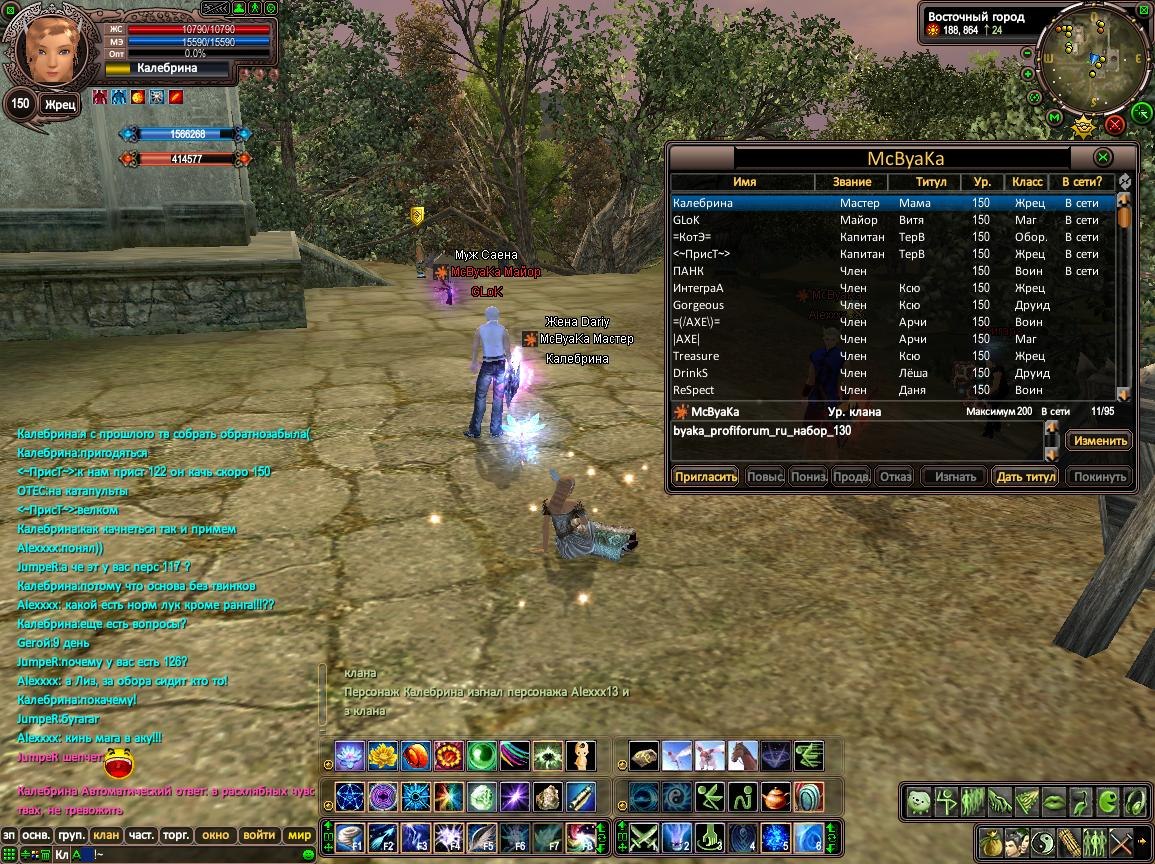Close the McByaKa clan window
1155x864 pixels.
click(1102, 158)
